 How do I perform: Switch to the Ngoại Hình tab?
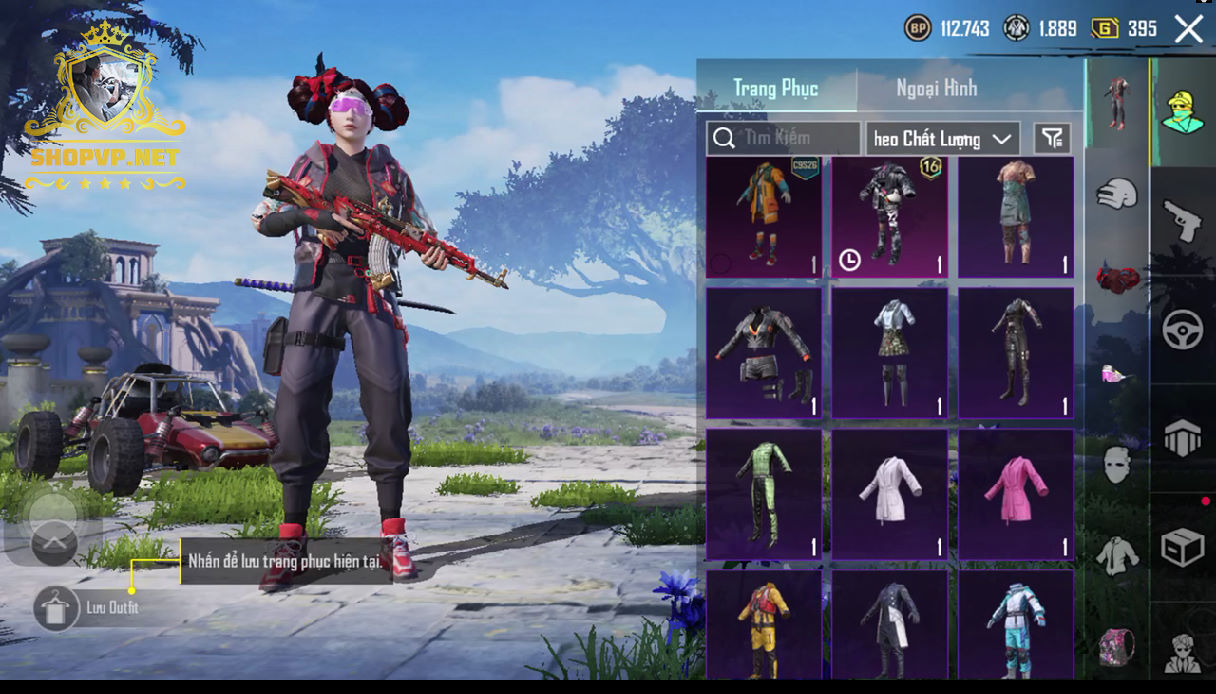936,88
